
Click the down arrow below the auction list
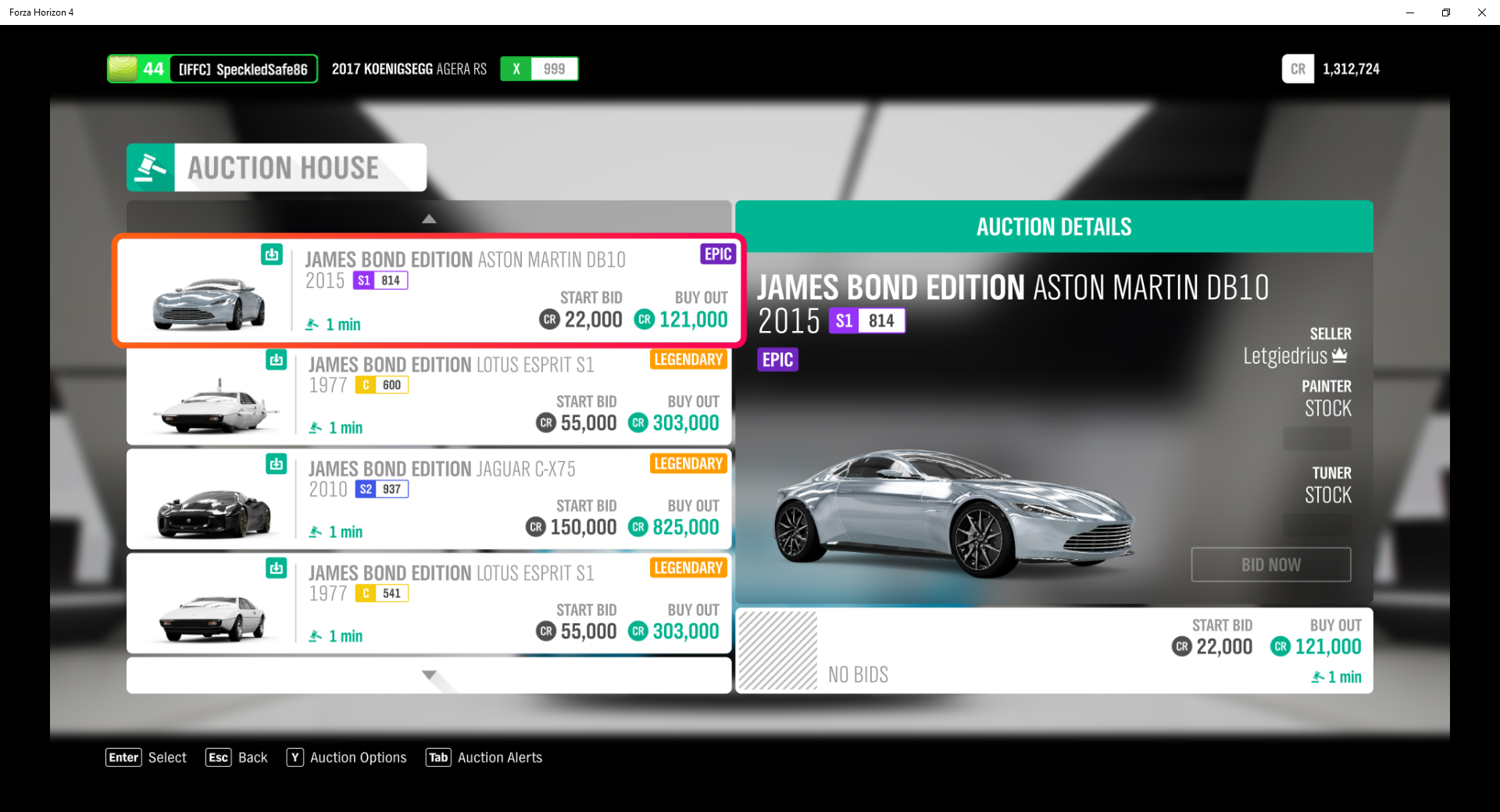click(429, 675)
